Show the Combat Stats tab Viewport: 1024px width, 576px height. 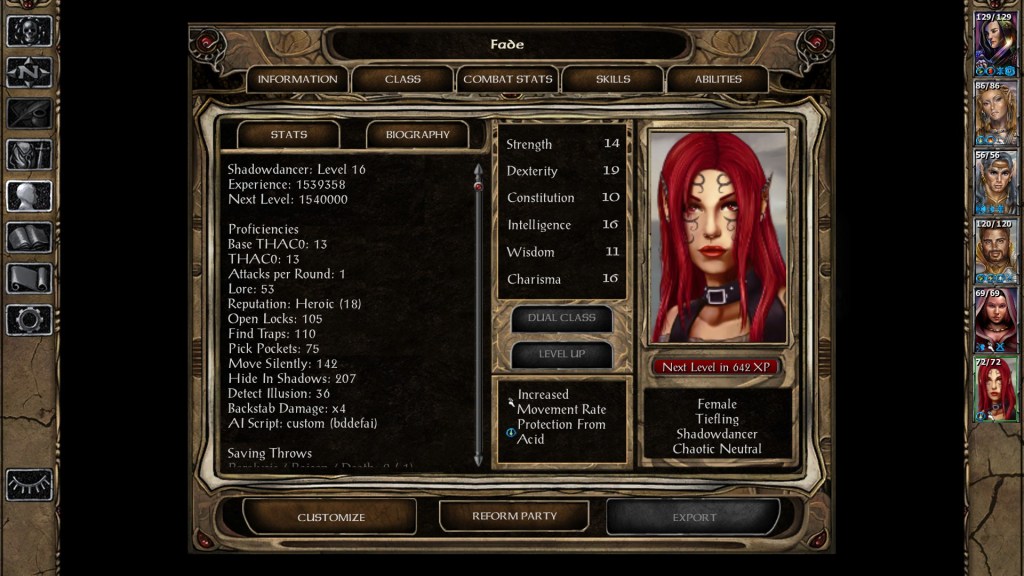point(508,79)
